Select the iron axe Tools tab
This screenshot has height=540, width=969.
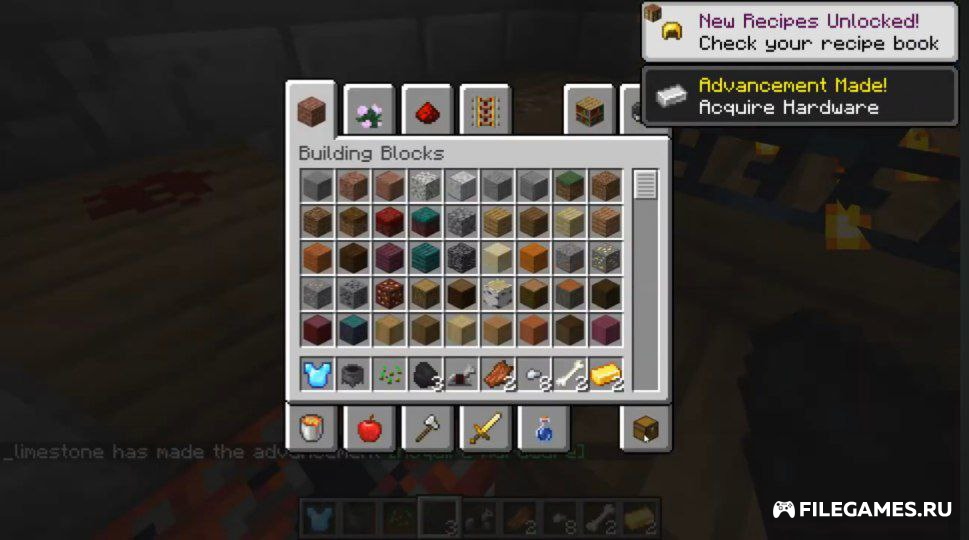(x=427, y=429)
